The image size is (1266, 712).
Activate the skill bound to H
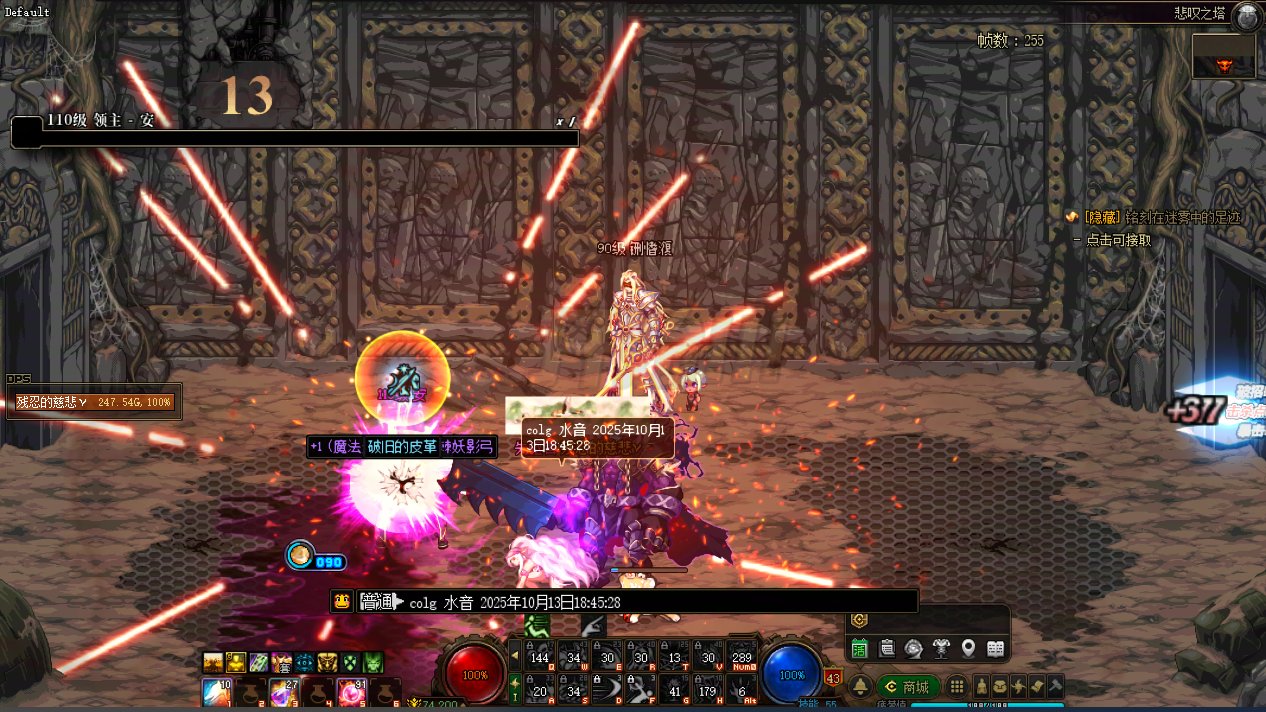point(708,688)
